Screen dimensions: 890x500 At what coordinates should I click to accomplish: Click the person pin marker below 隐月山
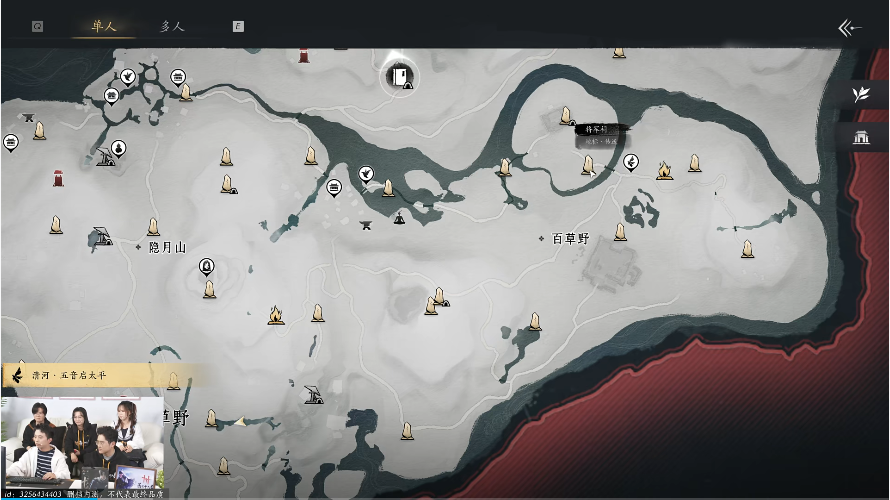(206, 265)
